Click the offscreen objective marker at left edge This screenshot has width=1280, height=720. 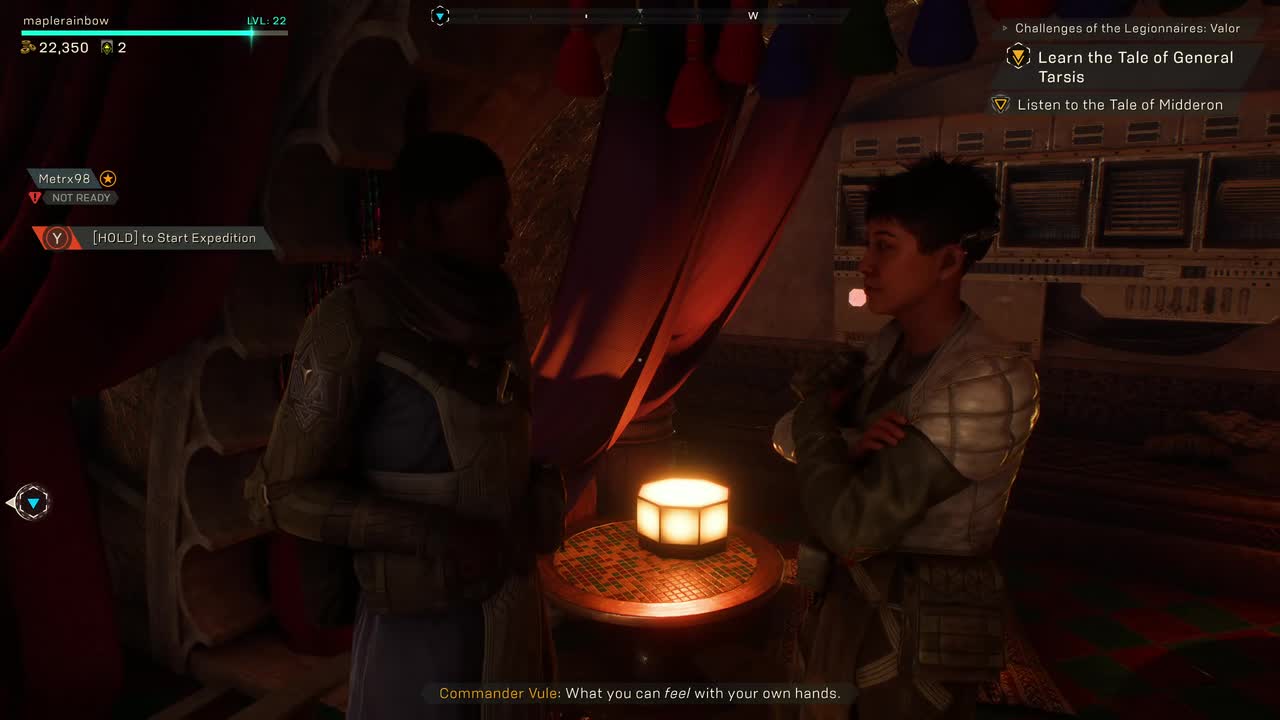click(33, 502)
